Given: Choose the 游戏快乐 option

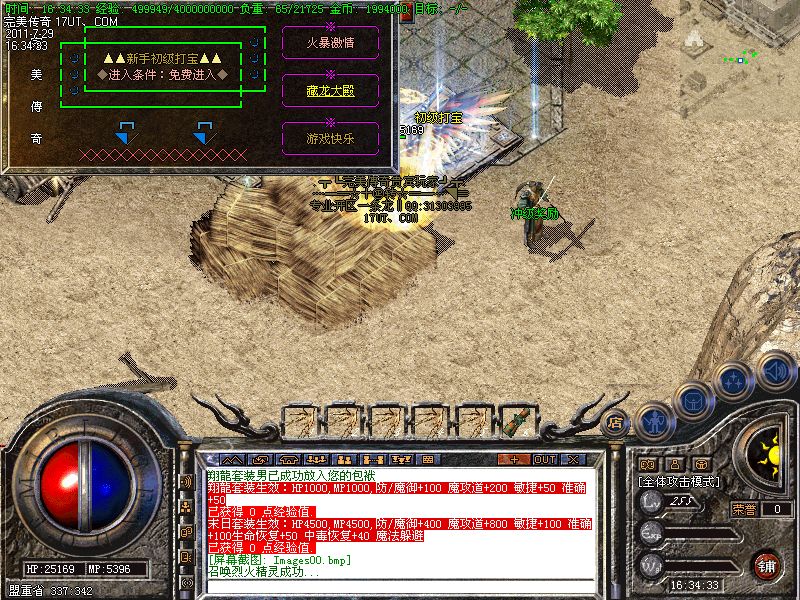Looking at the screenshot, I should [x=330, y=138].
